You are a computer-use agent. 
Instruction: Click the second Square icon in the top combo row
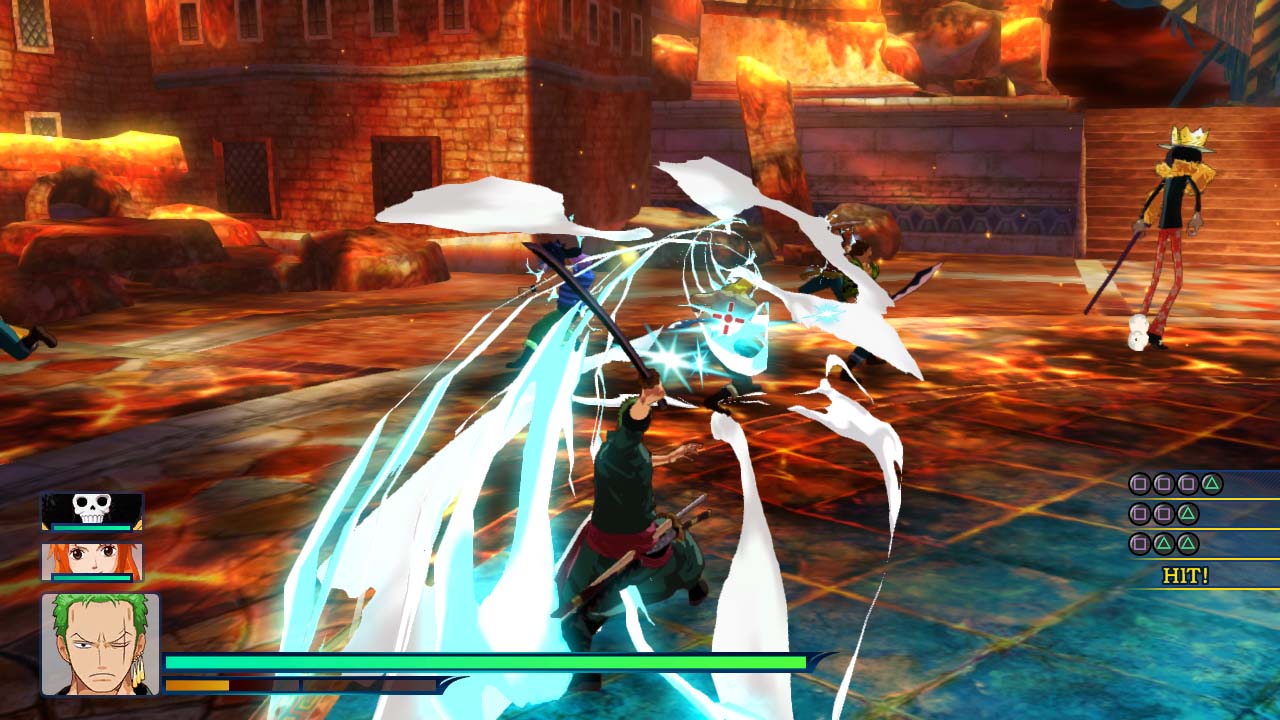point(1163,484)
